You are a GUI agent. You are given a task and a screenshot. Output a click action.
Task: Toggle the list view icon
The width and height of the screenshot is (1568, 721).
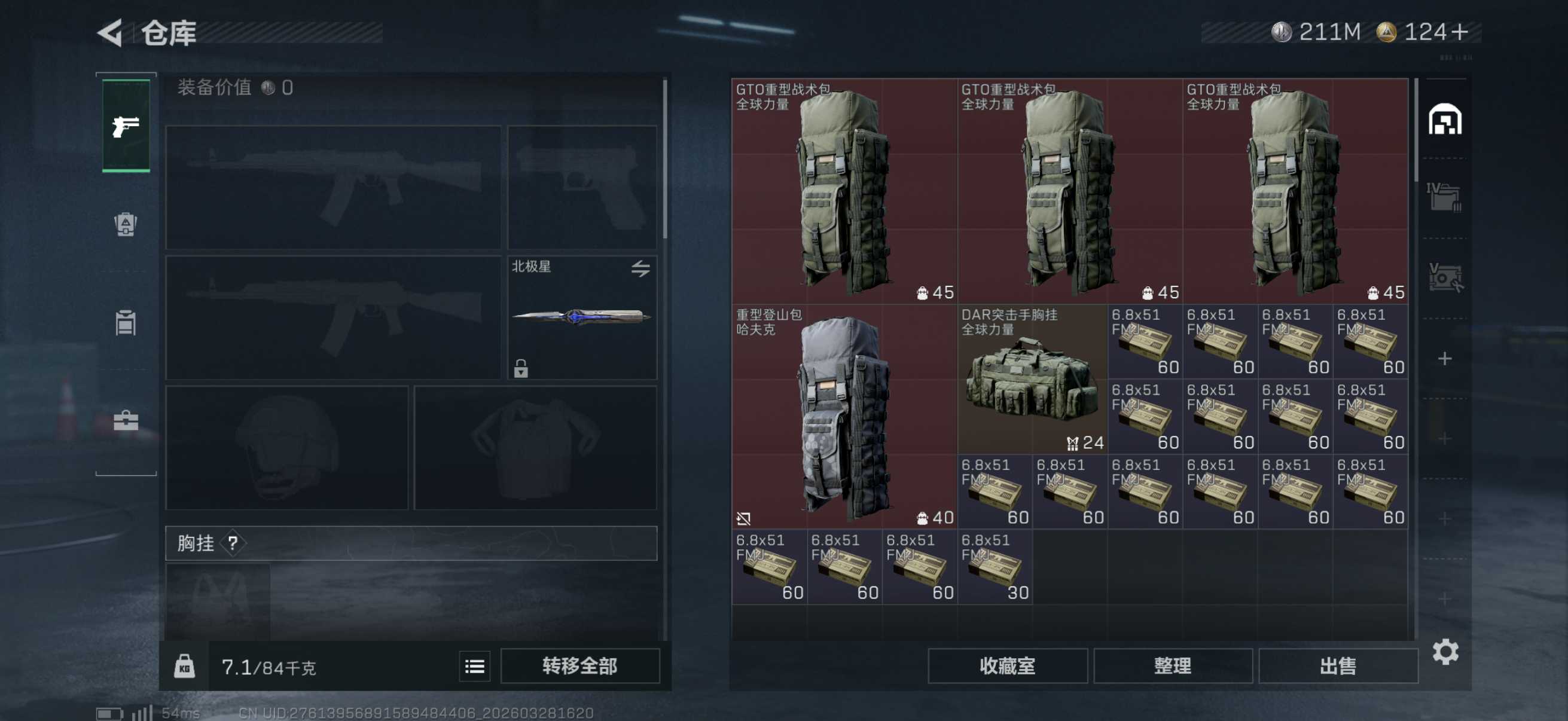[x=474, y=667]
